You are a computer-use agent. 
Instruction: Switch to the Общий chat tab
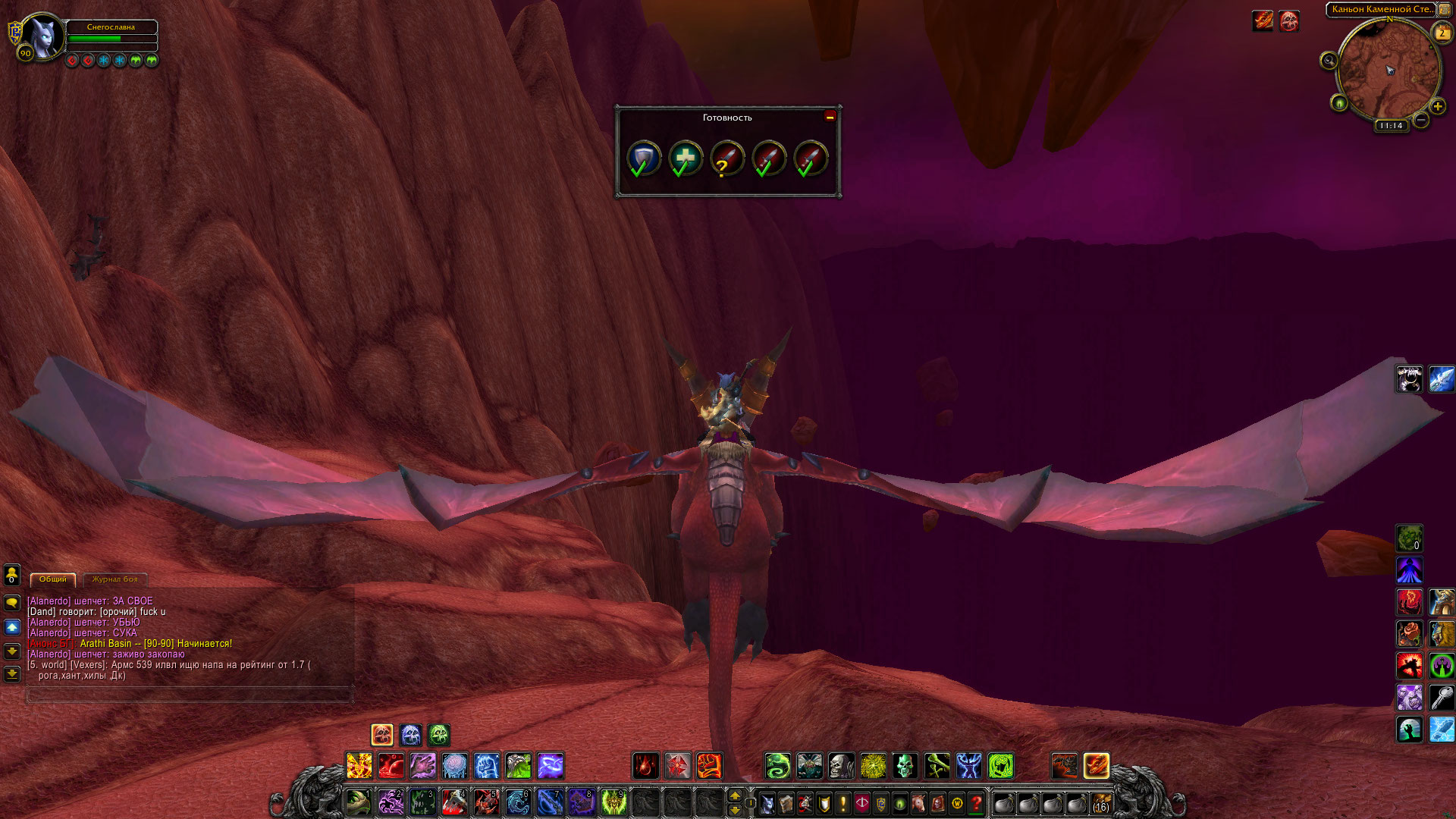pos(53,579)
